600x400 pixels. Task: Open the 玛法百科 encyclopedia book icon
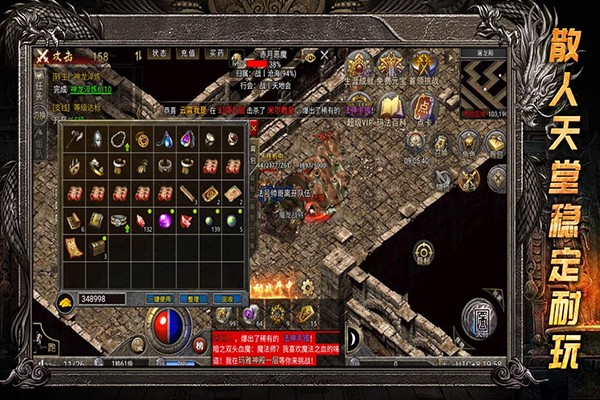(391, 104)
